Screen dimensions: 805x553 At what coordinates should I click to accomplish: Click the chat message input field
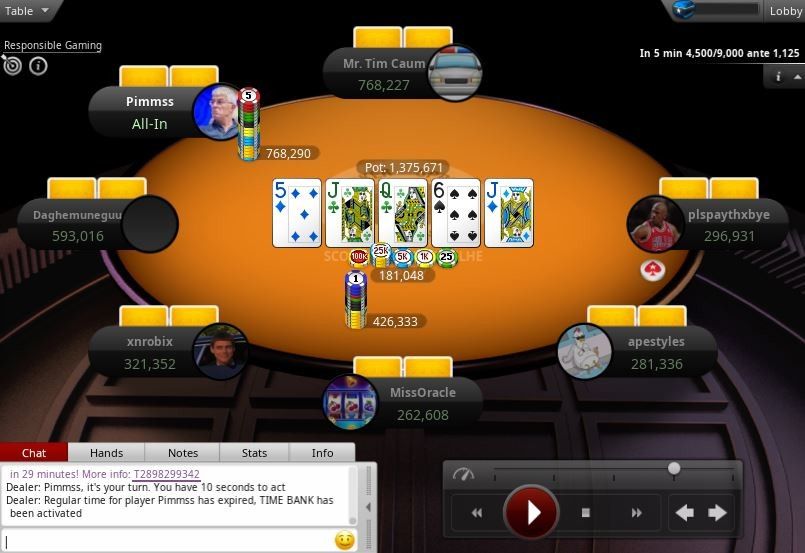point(165,541)
